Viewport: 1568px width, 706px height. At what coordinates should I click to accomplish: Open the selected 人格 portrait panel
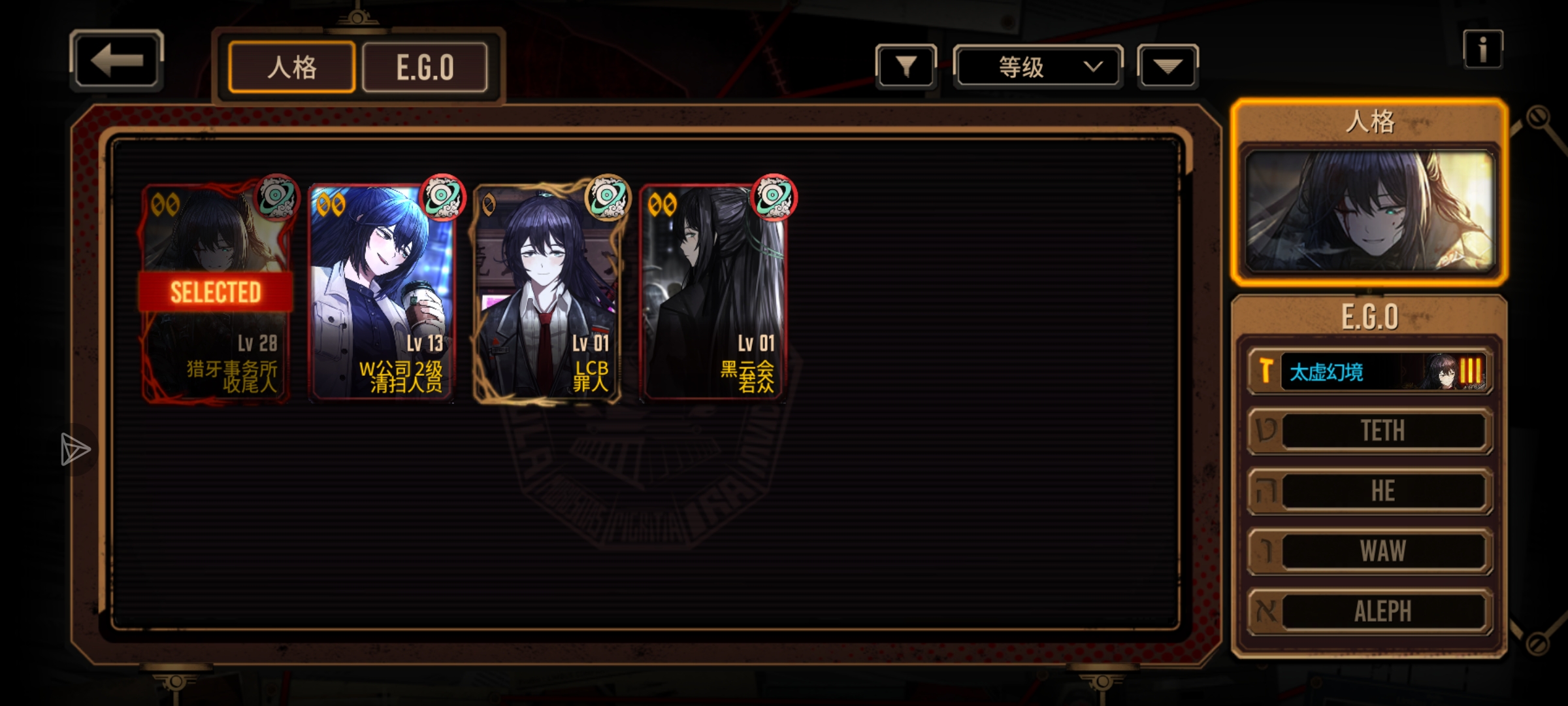tap(1369, 209)
